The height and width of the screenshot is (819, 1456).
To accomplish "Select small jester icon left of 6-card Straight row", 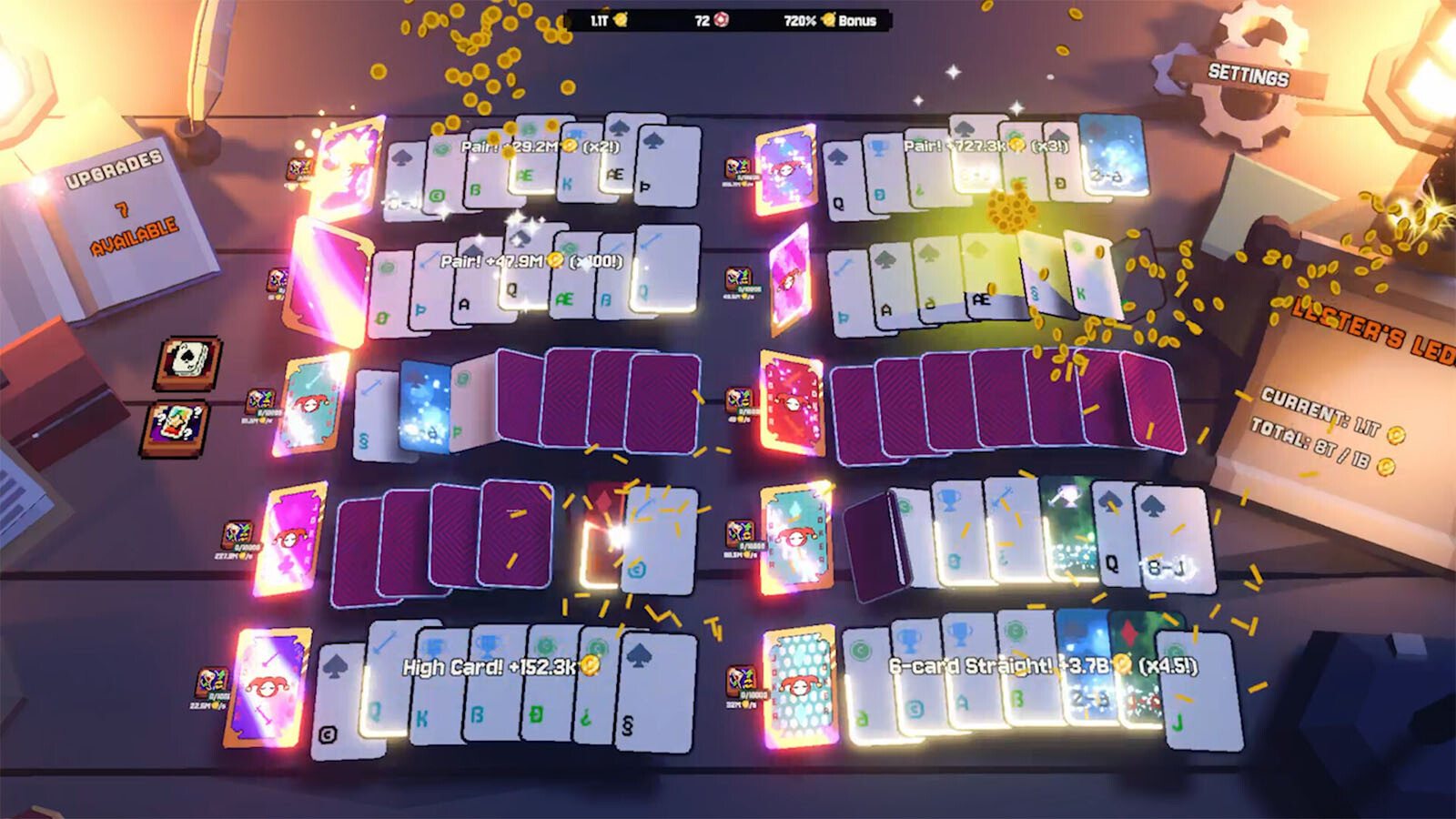I will [x=743, y=681].
